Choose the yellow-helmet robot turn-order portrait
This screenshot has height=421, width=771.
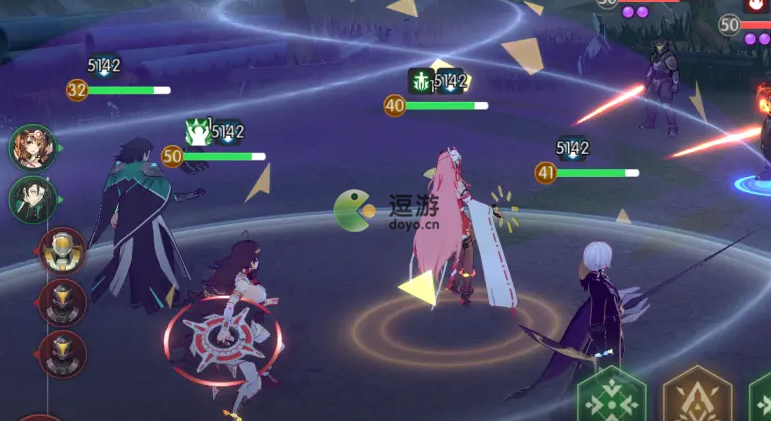(x=62, y=250)
